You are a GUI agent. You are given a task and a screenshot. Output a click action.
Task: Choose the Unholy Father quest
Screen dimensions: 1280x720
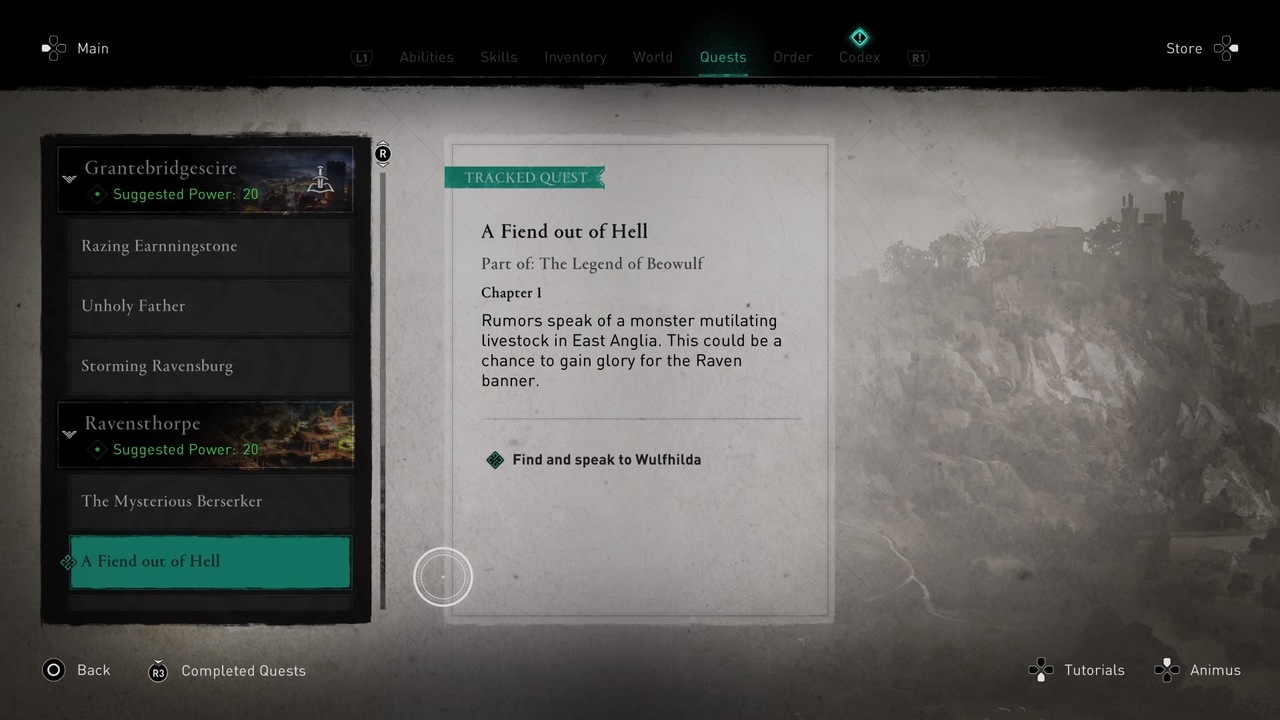(210, 306)
